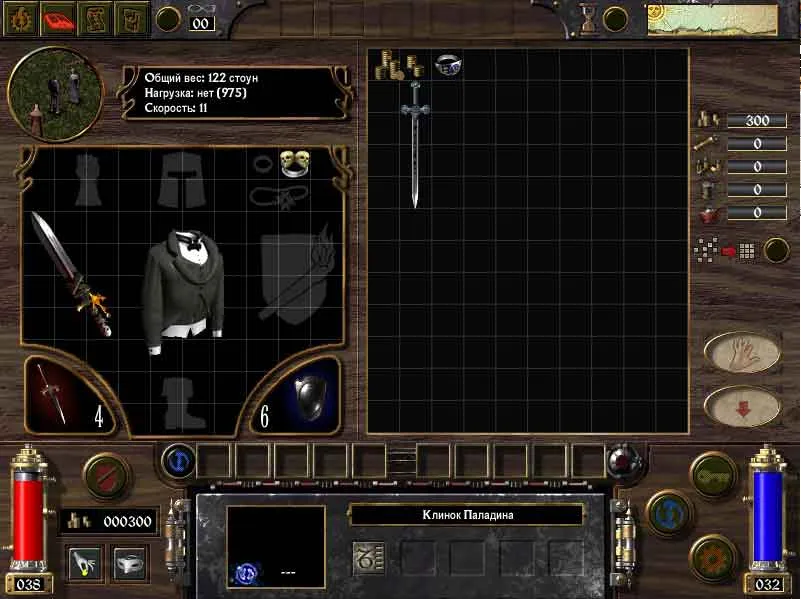The height and width of the screenshot is (599, 801).
Task: Open the inventory bag icon in the top bar
Action: click(x=131, y=18)
